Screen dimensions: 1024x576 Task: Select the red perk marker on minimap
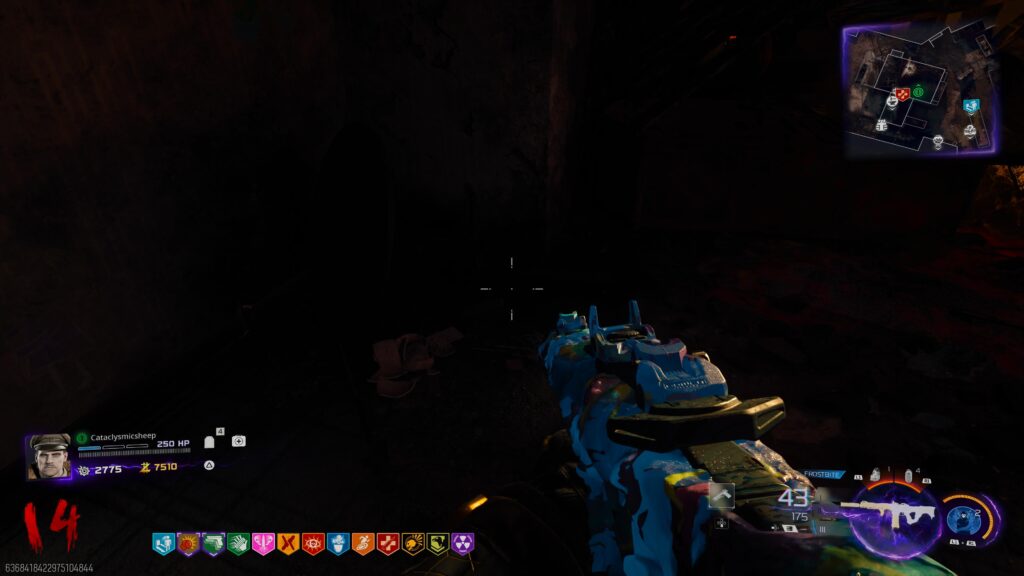click(902, 94)
